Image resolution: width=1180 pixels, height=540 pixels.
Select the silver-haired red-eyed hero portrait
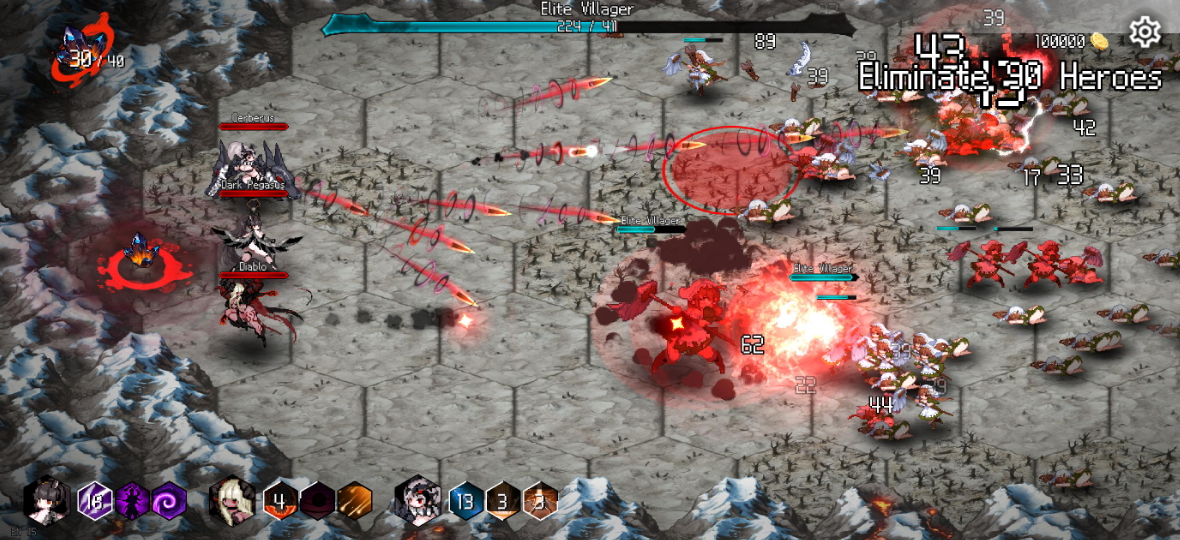coord(417,499)
